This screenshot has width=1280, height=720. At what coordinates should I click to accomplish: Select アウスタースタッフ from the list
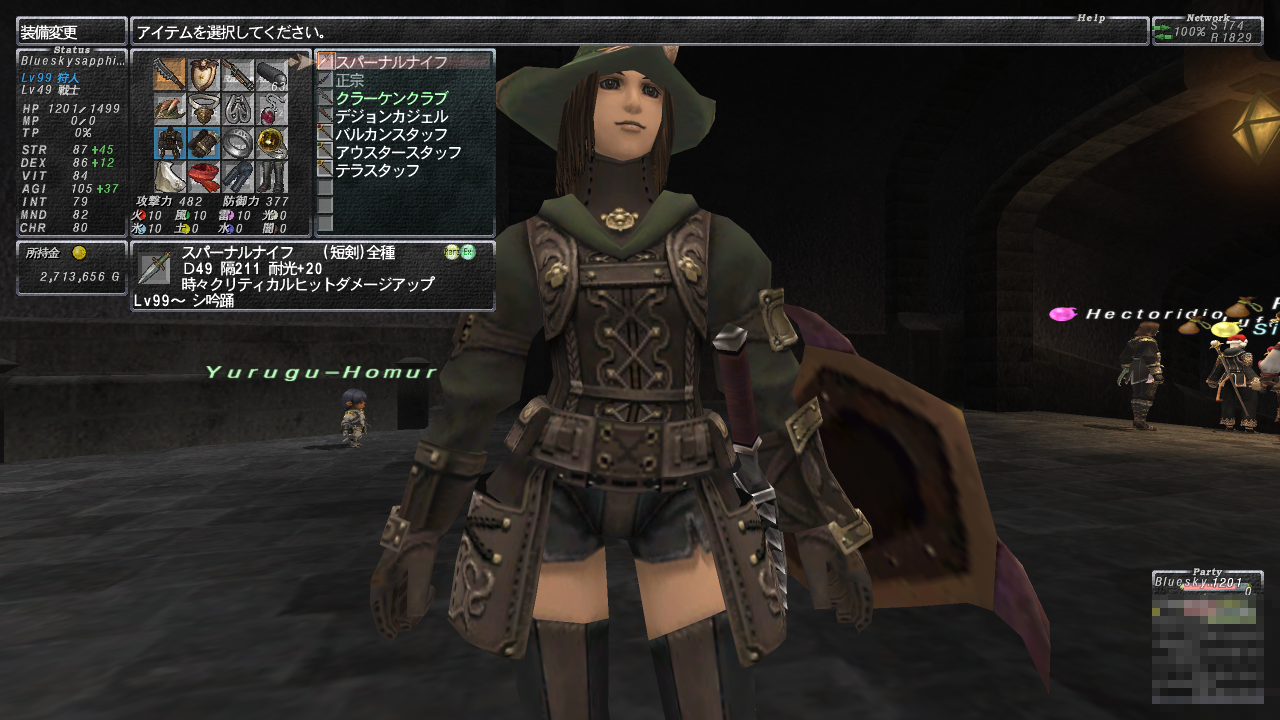(x=398, y=152)
